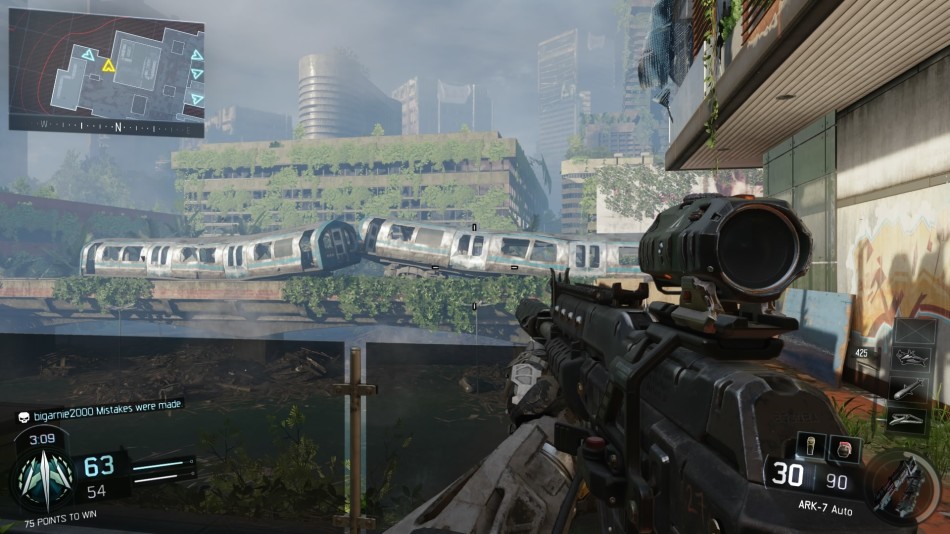Click the team faction emblem
950x534 pixels.
pos(42,478)
